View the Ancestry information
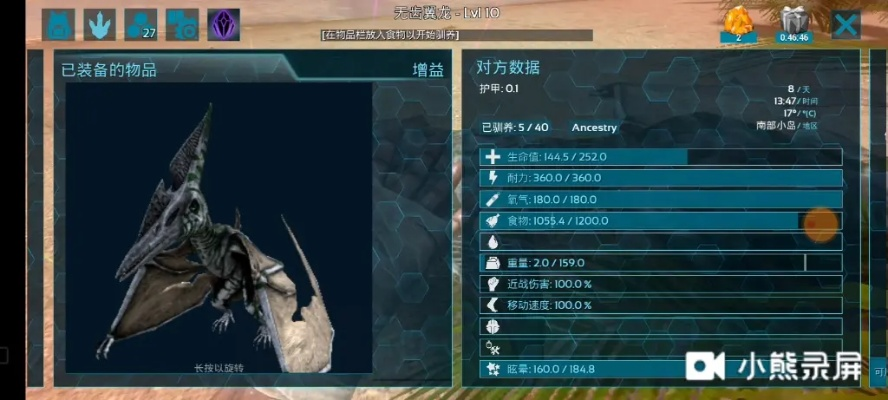888x400 pixels. (x=594, y=127)
